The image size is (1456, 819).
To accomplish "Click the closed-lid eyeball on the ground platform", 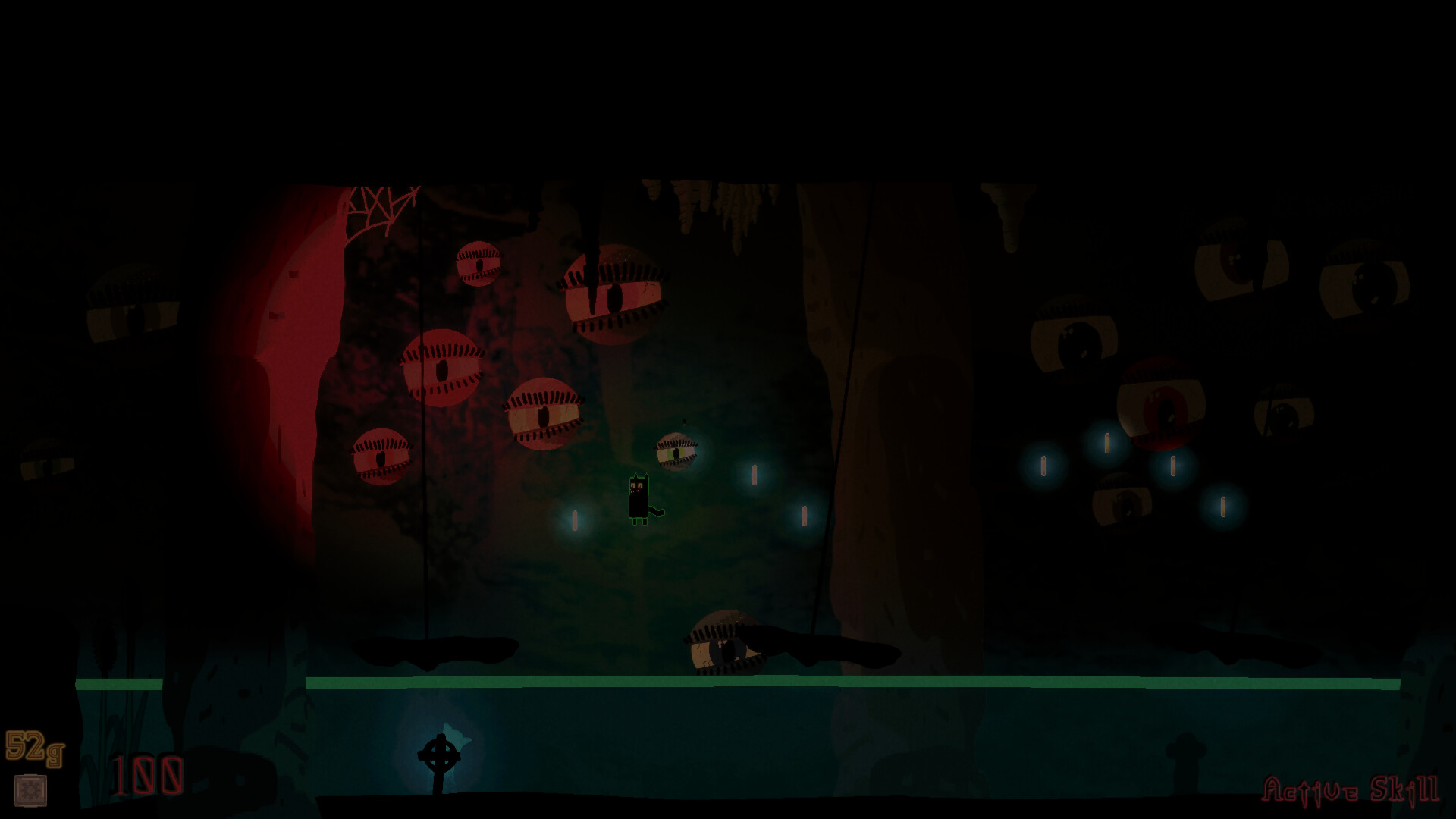I will (x=723, y=644).
